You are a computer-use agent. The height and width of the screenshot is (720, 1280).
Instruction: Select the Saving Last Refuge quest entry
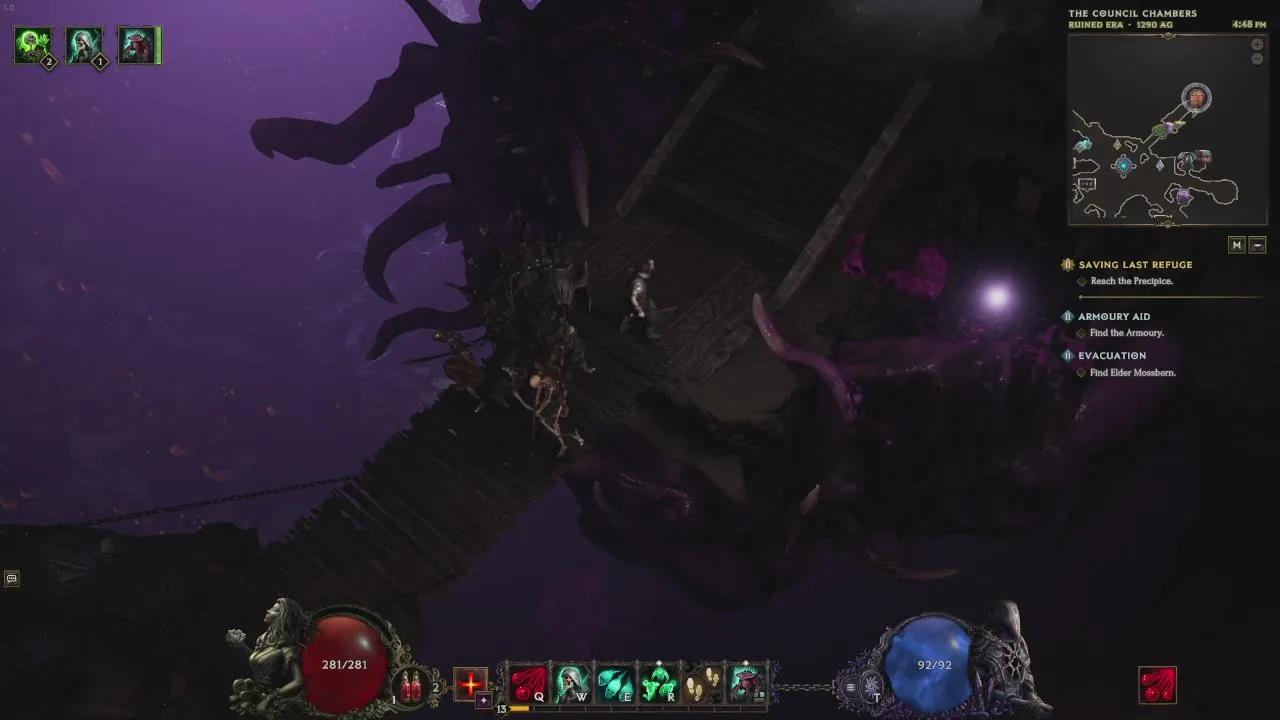coord(1135,265)
